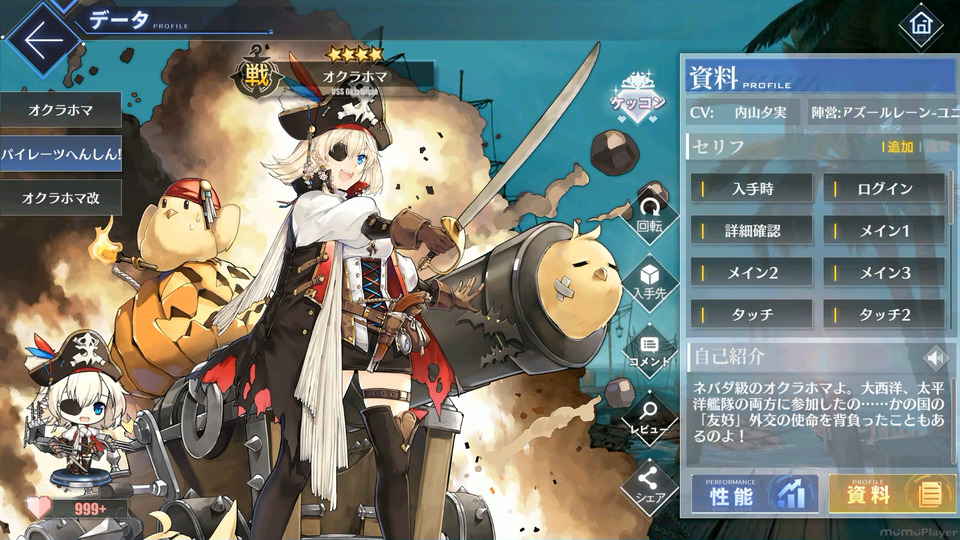Show the レビュー review view

pyautogui.click(x=650, y=416)
